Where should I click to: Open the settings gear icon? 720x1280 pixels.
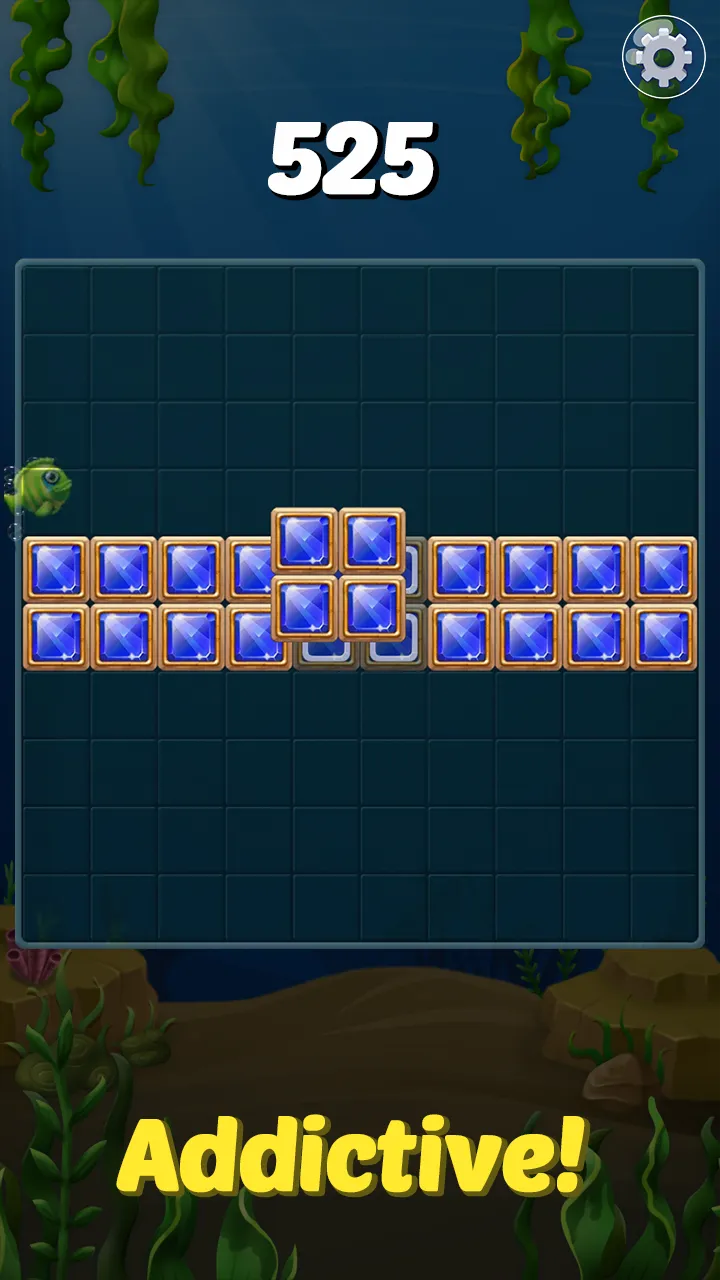pyautogui.click(x=663, y=57)
